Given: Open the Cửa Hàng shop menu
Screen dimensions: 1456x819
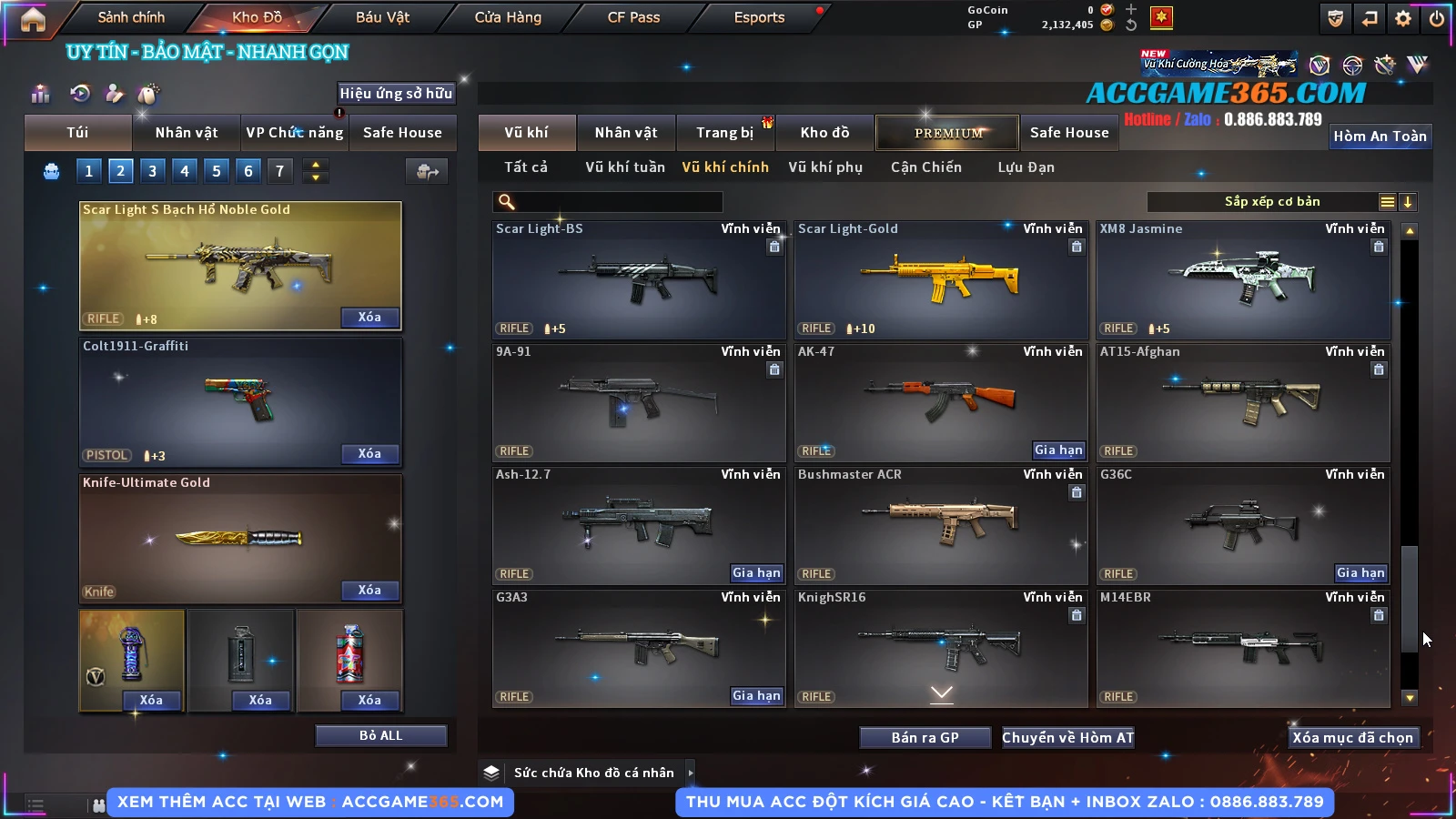Looking at the screenshot, I should (x=508, y=17).
